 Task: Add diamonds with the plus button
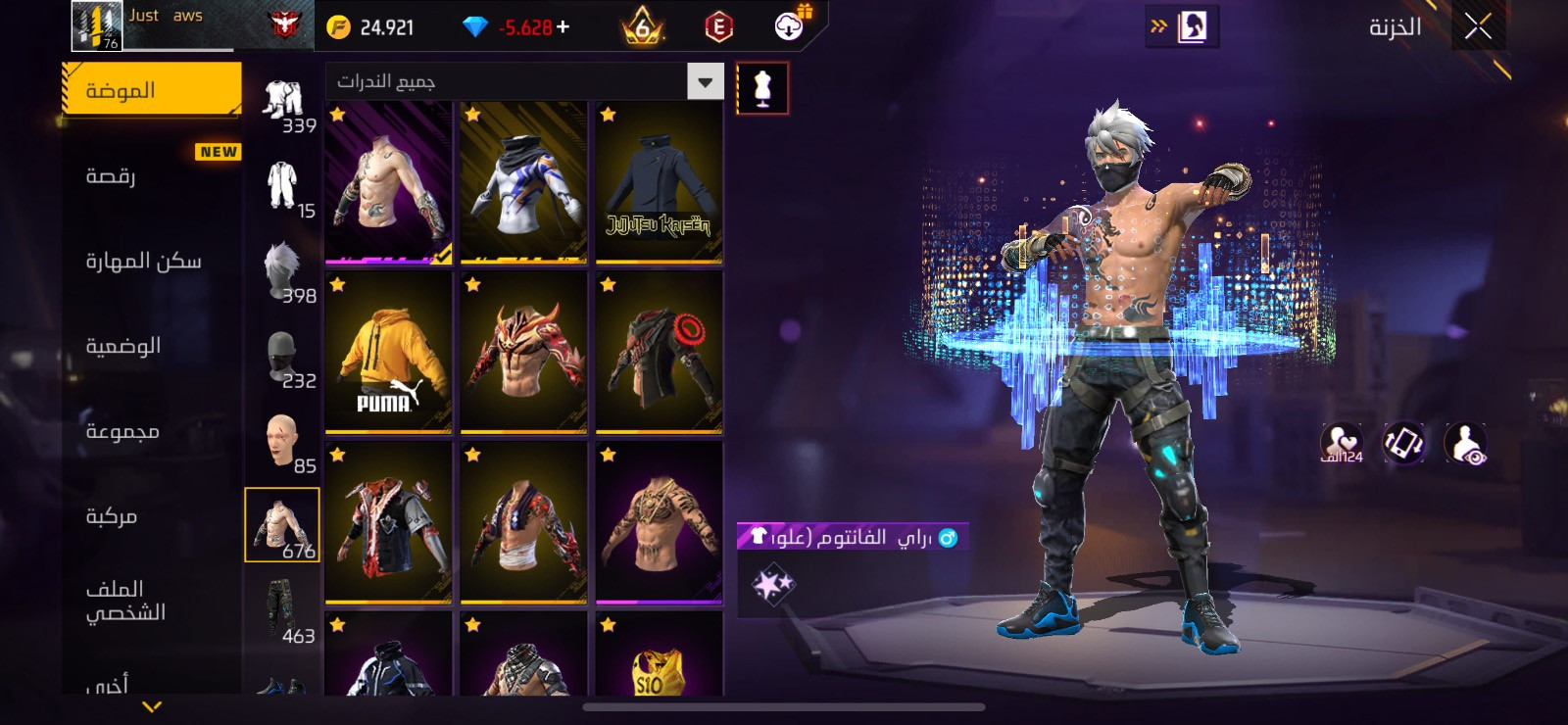pyautogui.click(x=563, y=27)
